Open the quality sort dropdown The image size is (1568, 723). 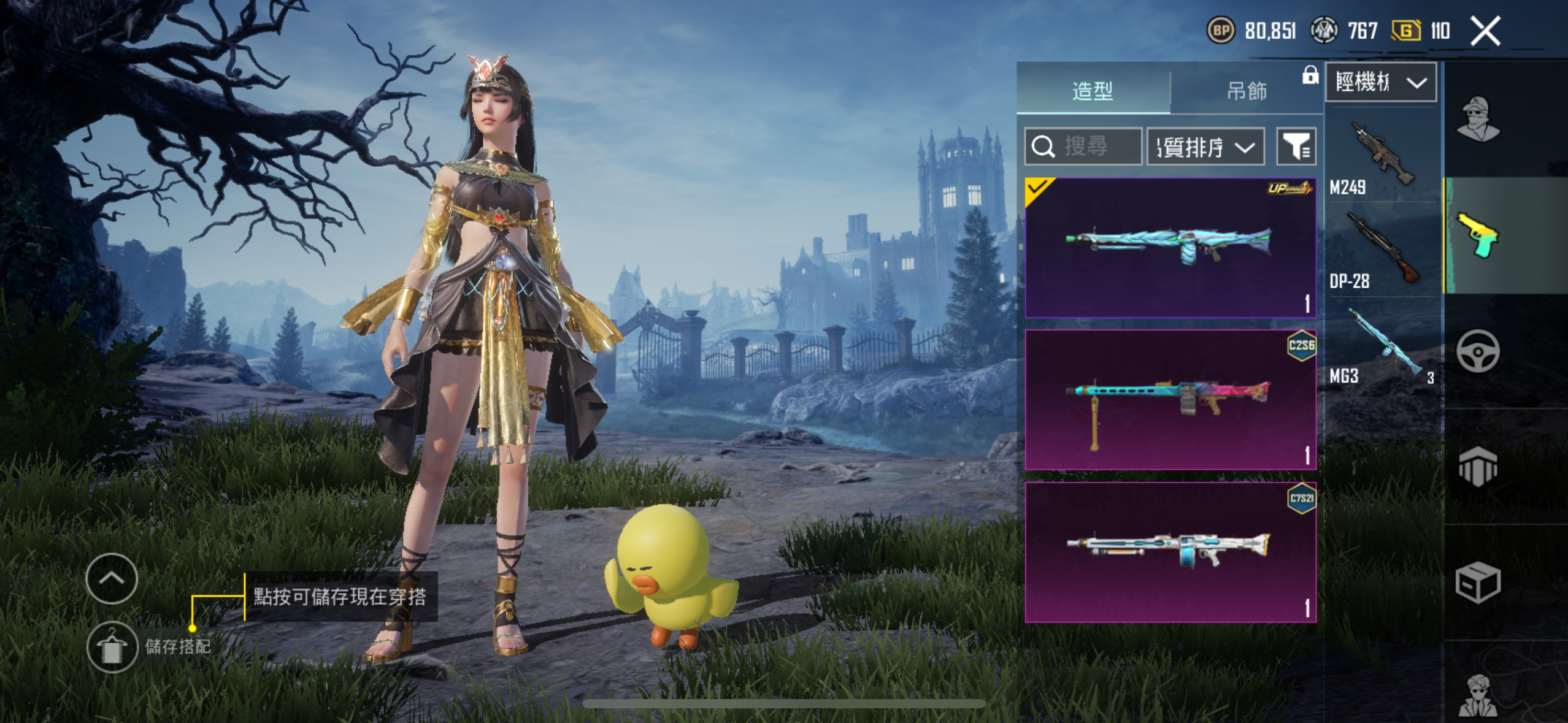(x=1205, y=147)
